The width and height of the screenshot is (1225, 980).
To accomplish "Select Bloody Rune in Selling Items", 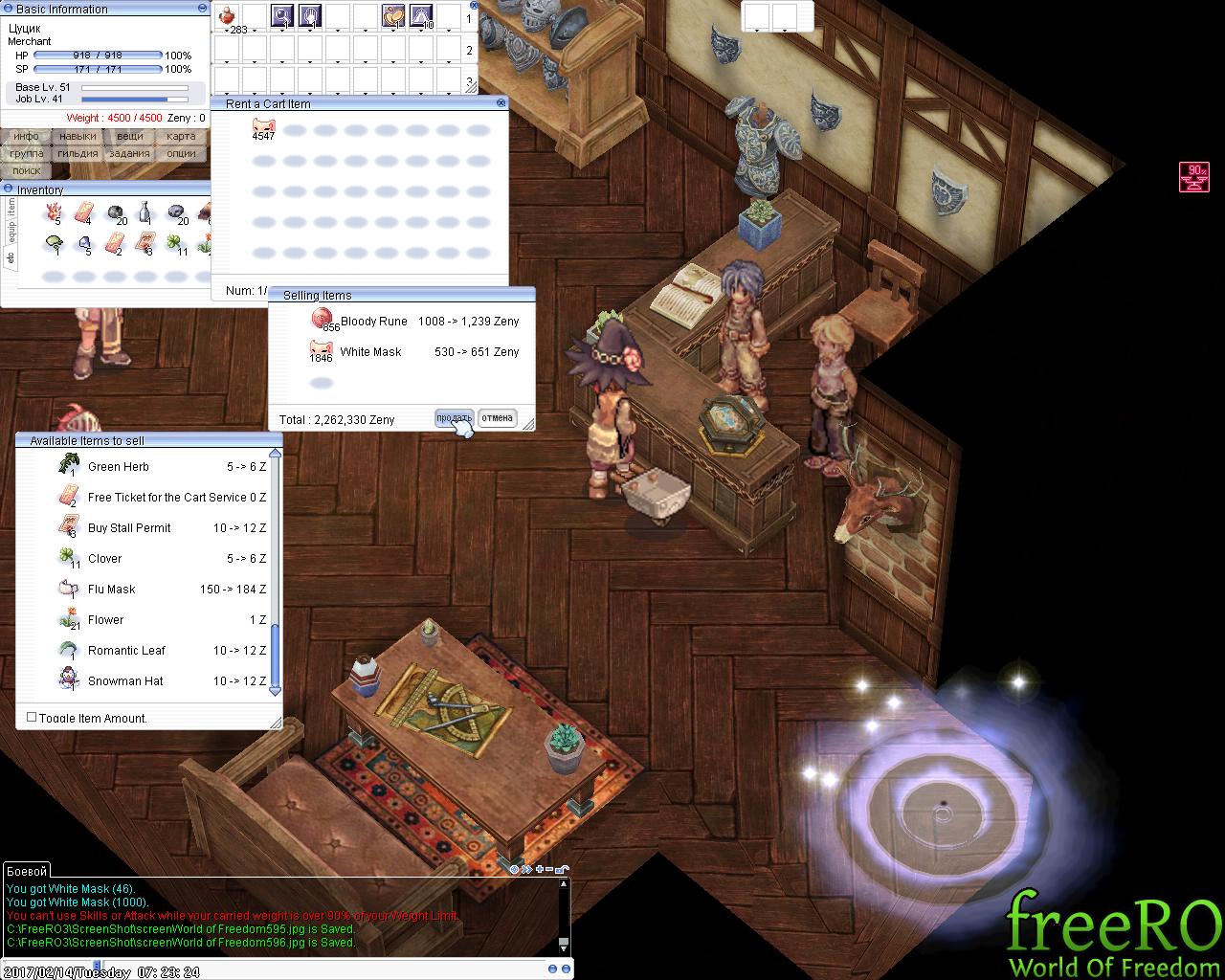I will click(x=373, y=322).
